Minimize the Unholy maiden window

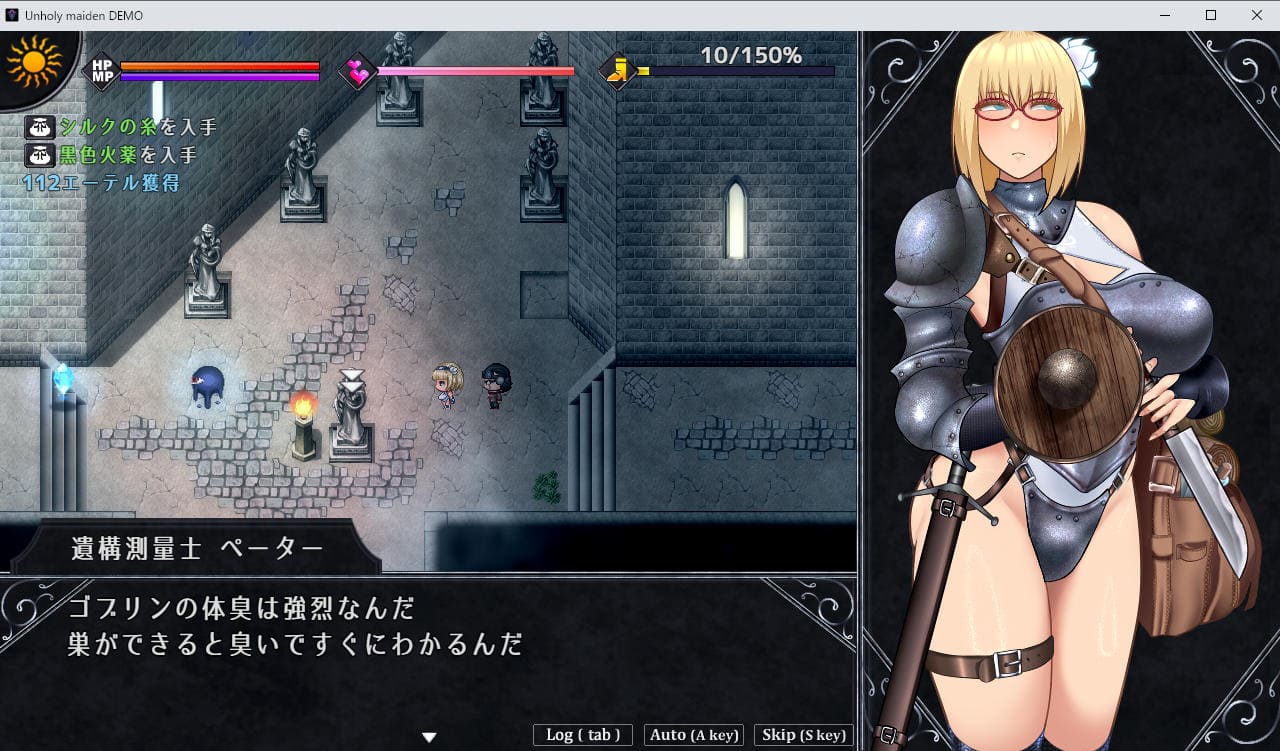(1165, 15)
